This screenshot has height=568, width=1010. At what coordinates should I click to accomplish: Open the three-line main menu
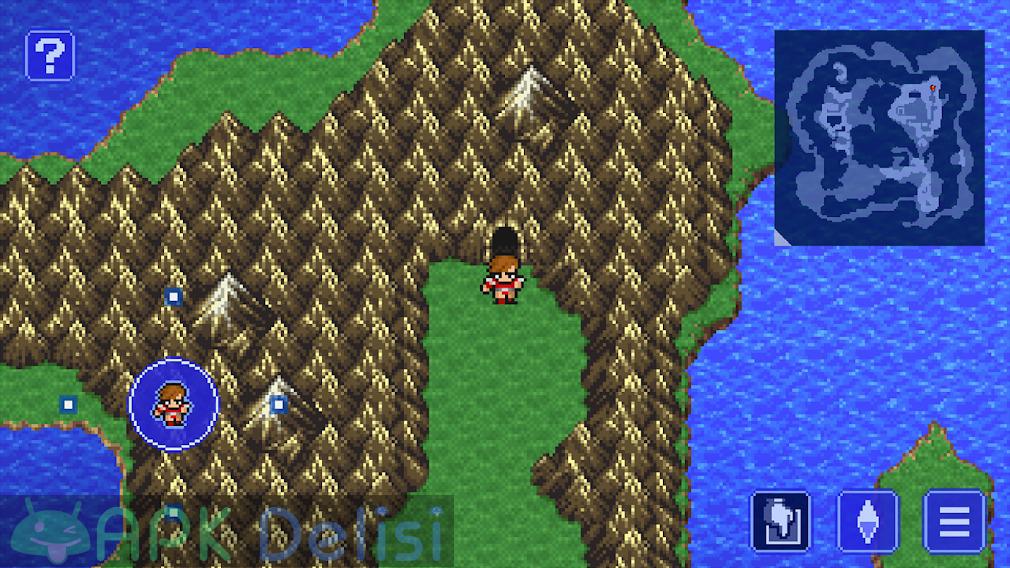click(954, 520)
